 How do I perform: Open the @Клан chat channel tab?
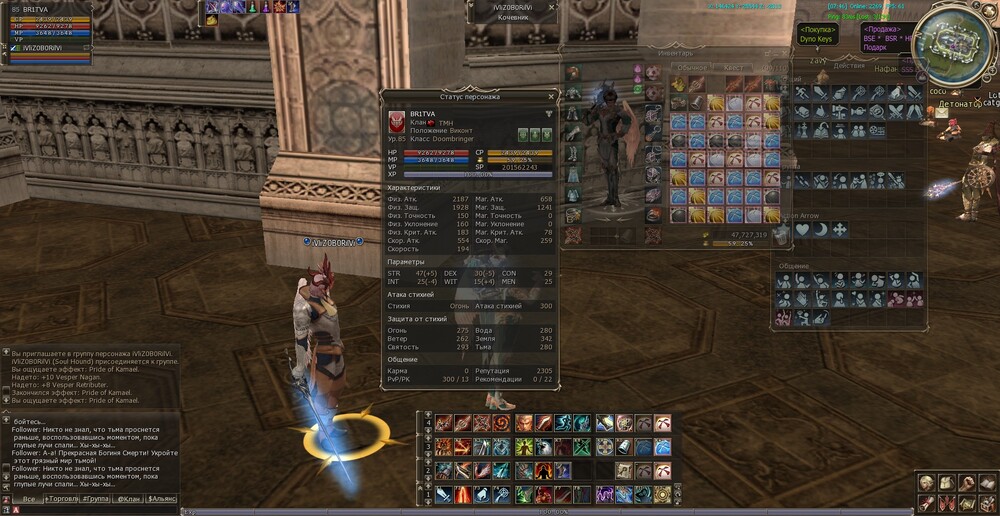[128, 498]
